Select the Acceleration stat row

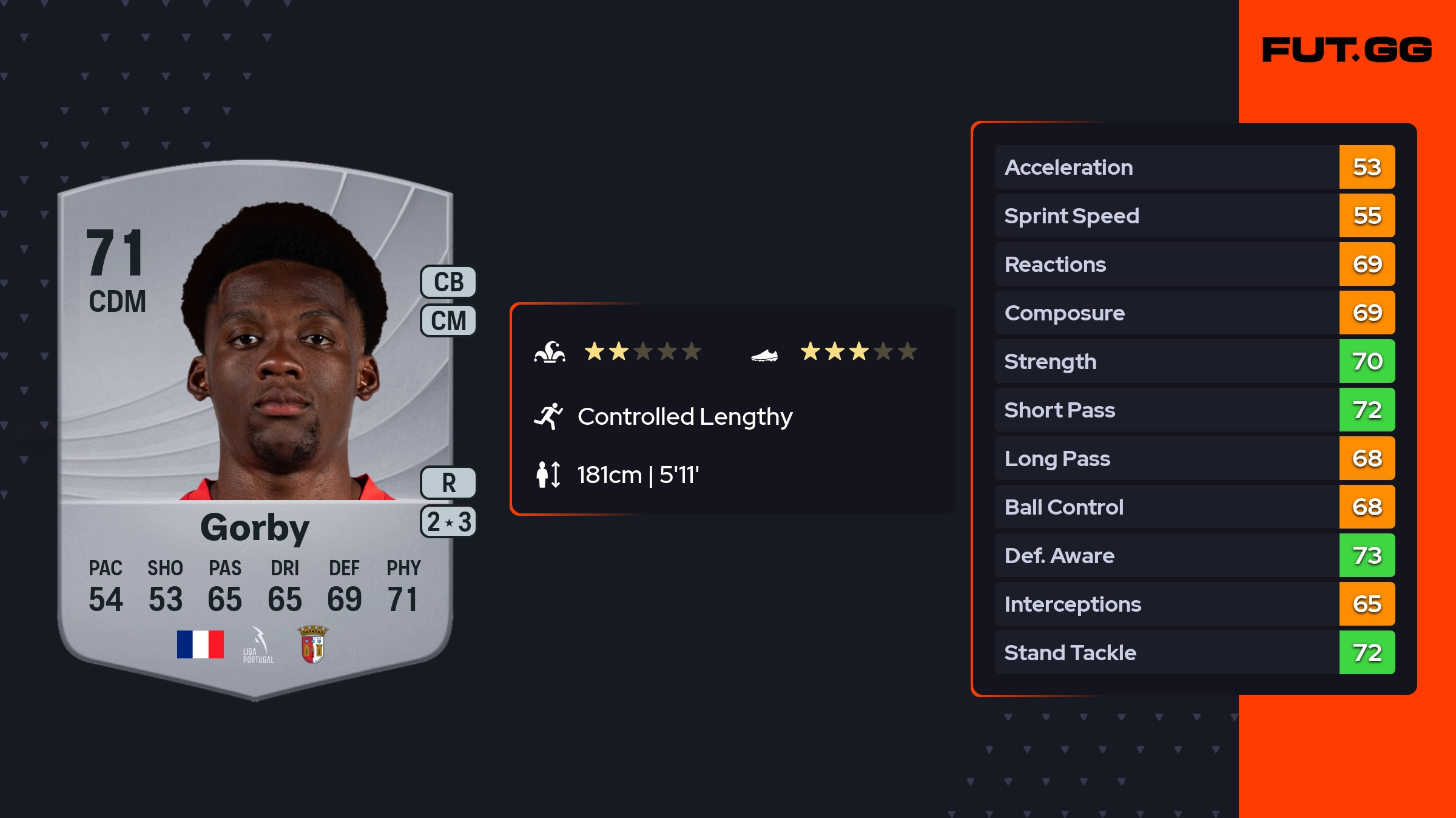1194,167
